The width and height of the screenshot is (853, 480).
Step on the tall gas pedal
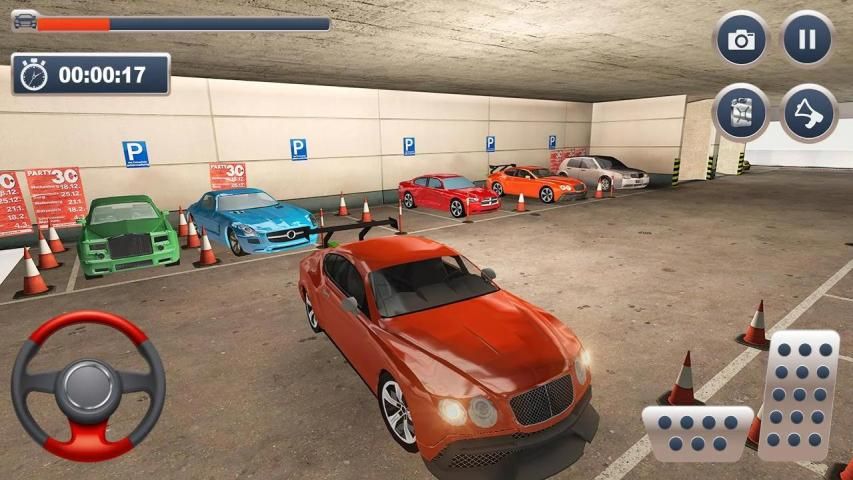point(798,393)
